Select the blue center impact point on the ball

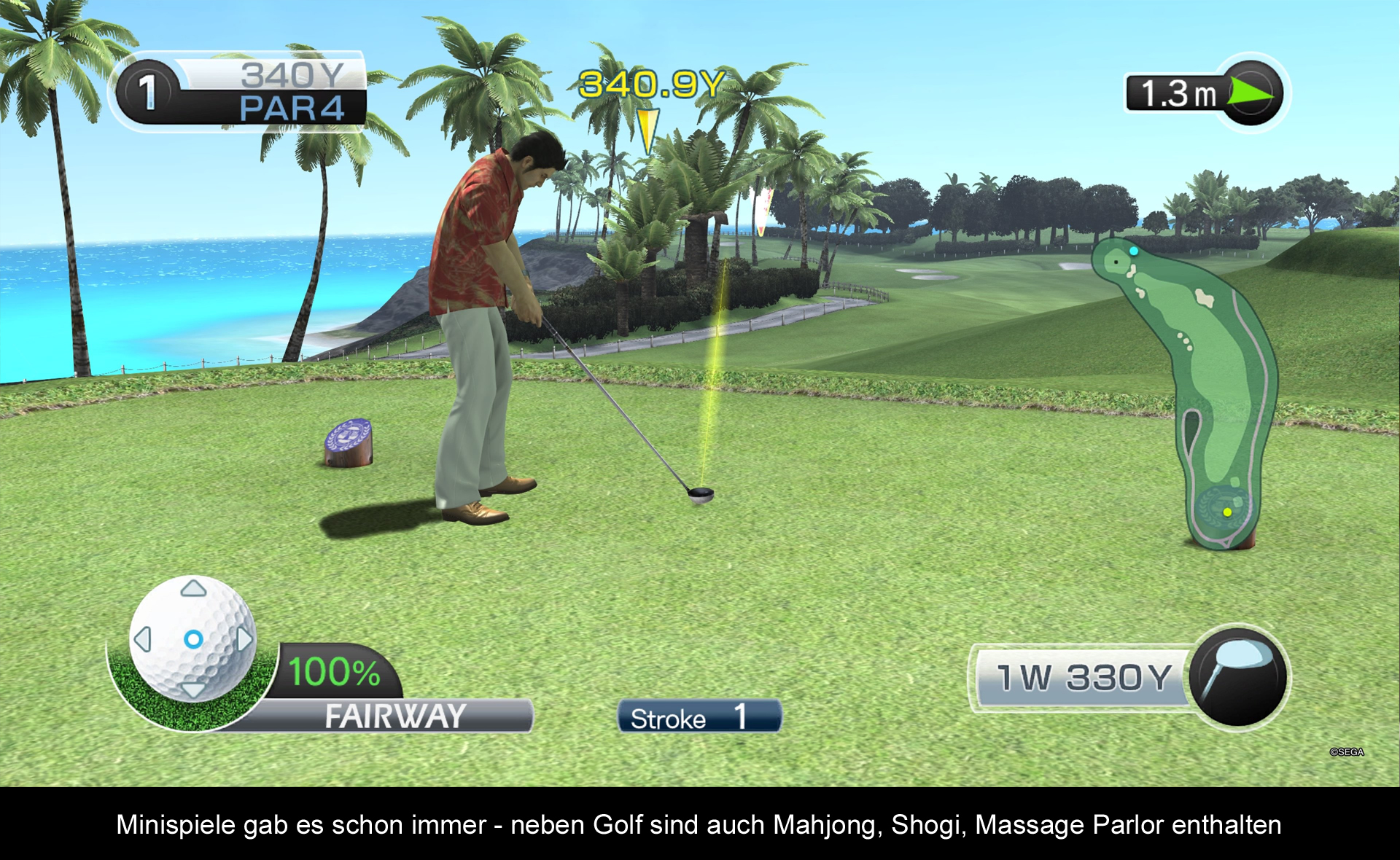click(193, 639)
